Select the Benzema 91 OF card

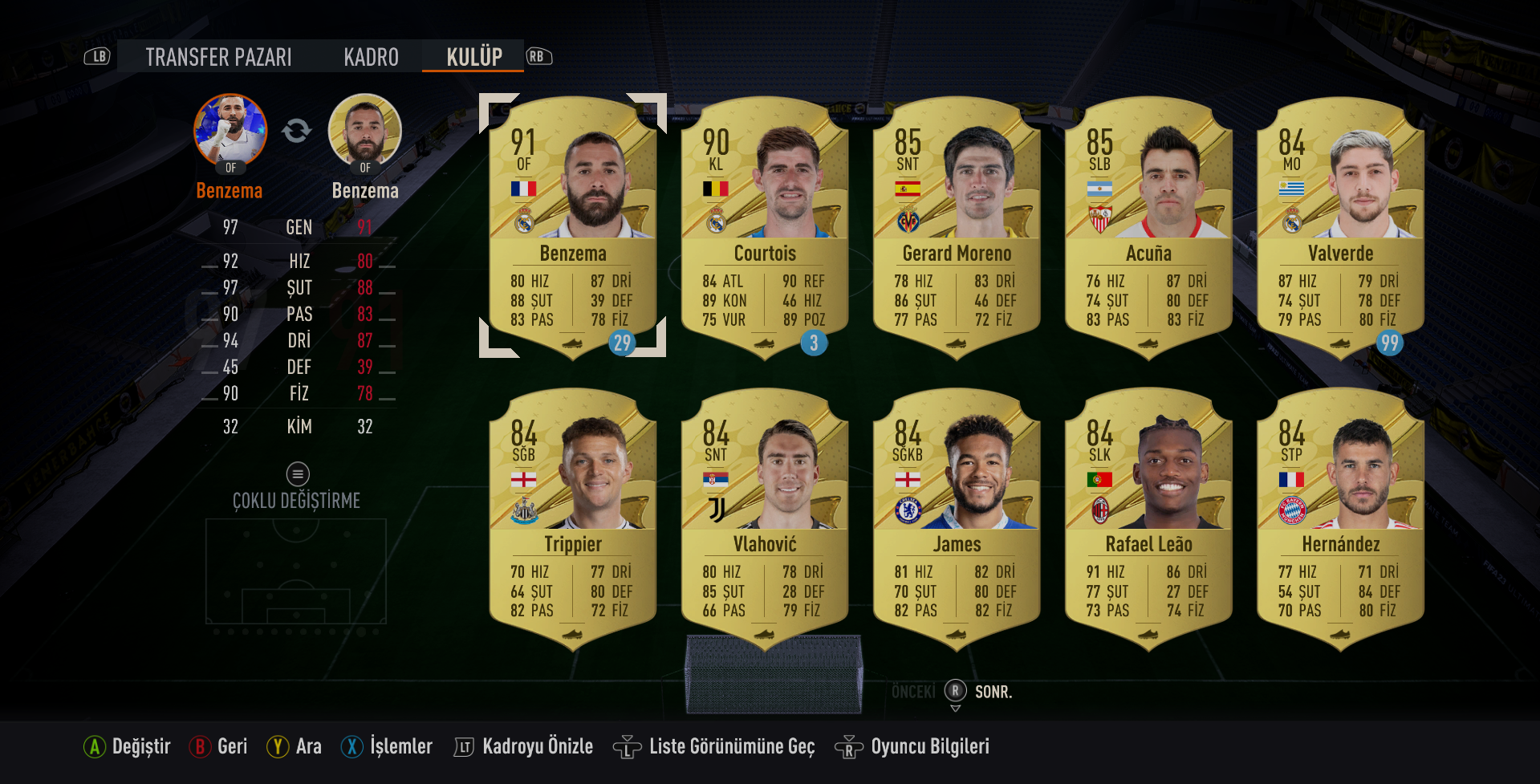pos(572,226)
